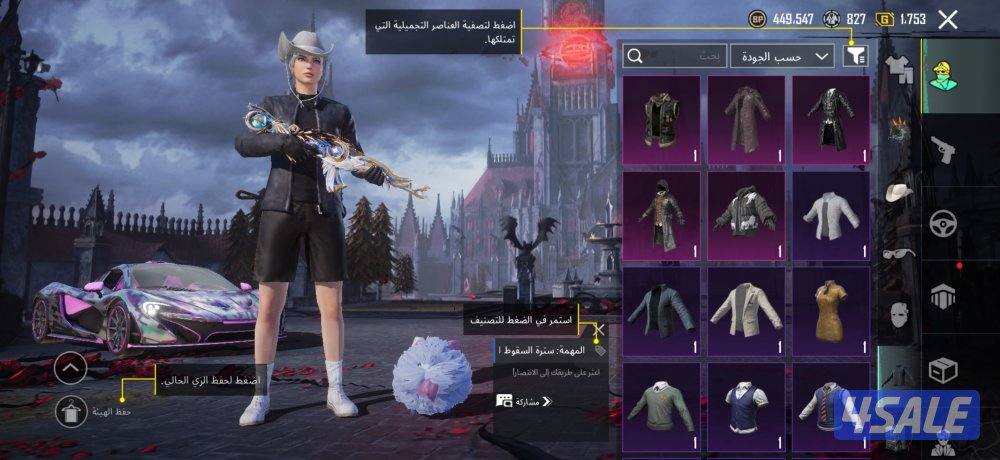Expand the up-arrow circle button

coord(71,367)
